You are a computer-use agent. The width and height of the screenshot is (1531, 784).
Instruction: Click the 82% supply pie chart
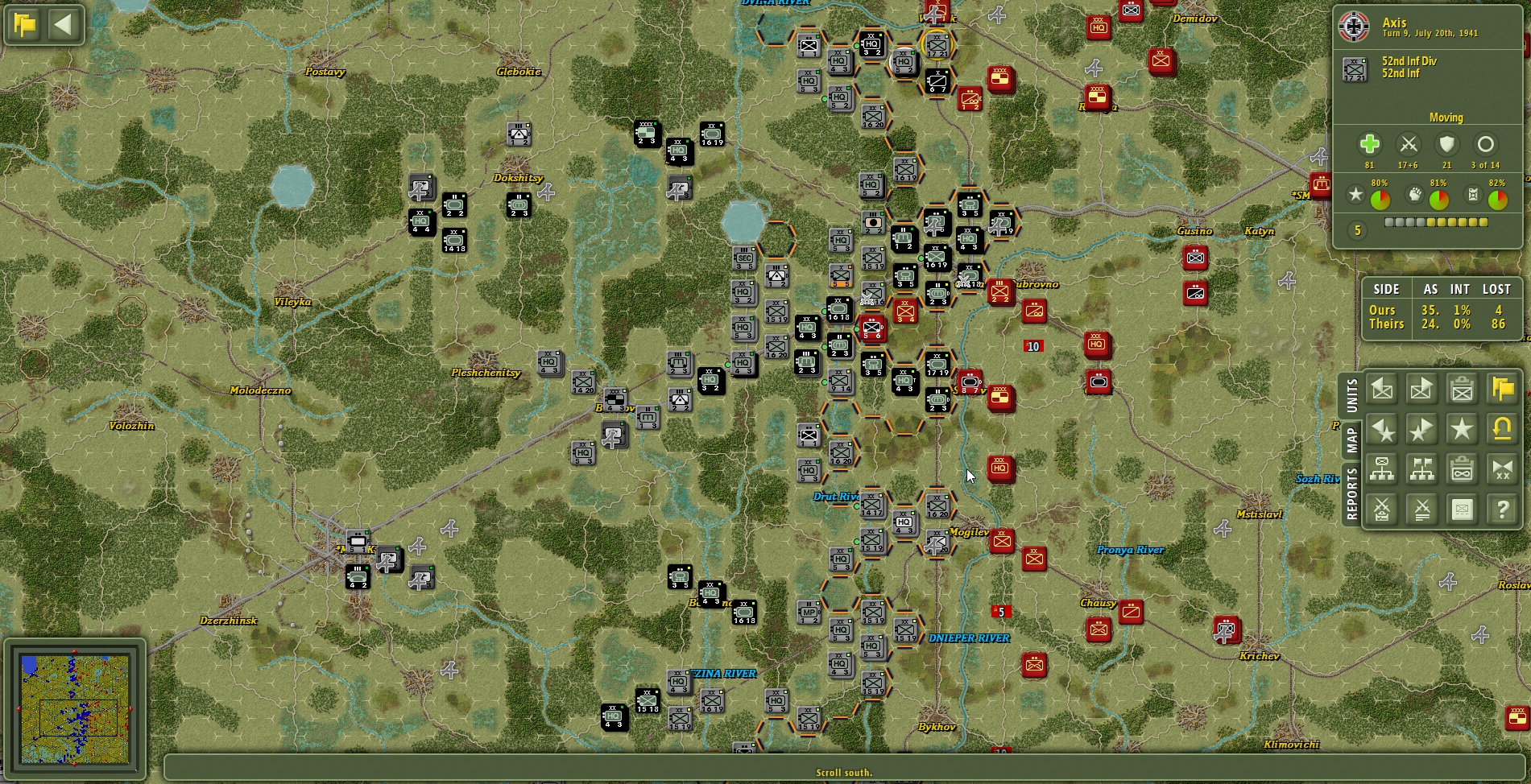coord(1498,197)
